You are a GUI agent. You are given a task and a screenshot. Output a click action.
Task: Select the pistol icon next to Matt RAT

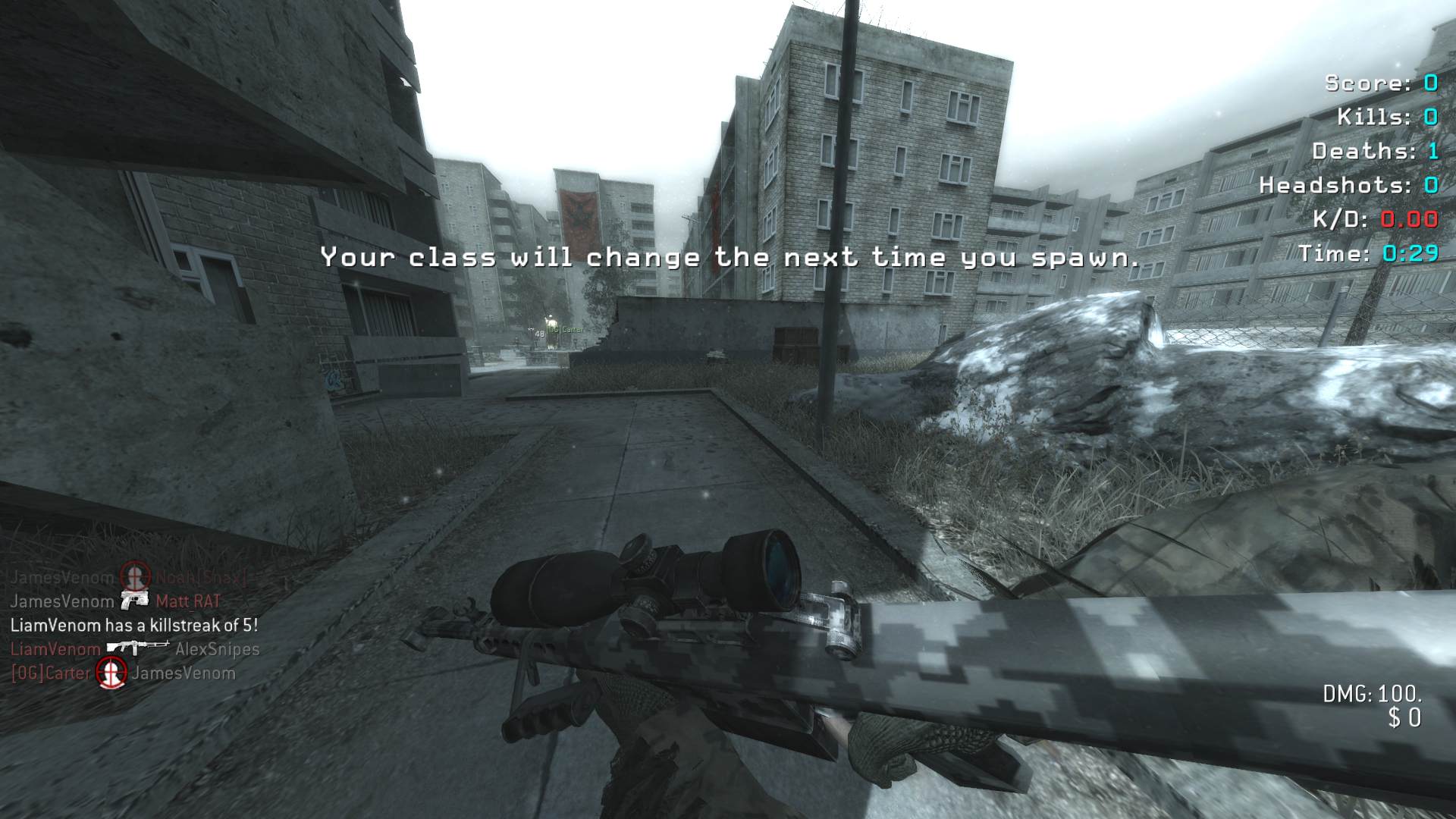coord(134,601)
